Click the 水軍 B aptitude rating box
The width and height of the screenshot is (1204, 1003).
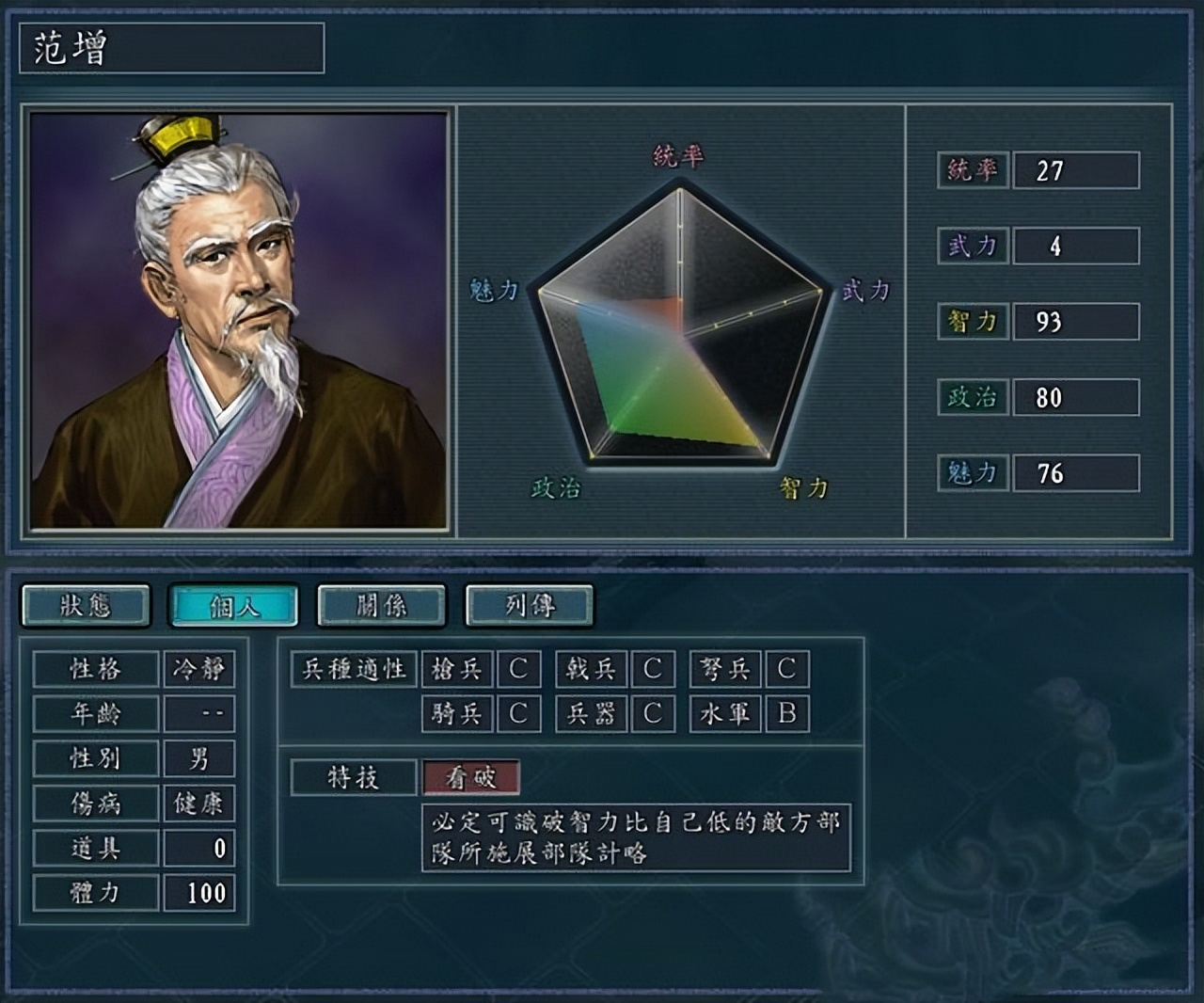788,714
